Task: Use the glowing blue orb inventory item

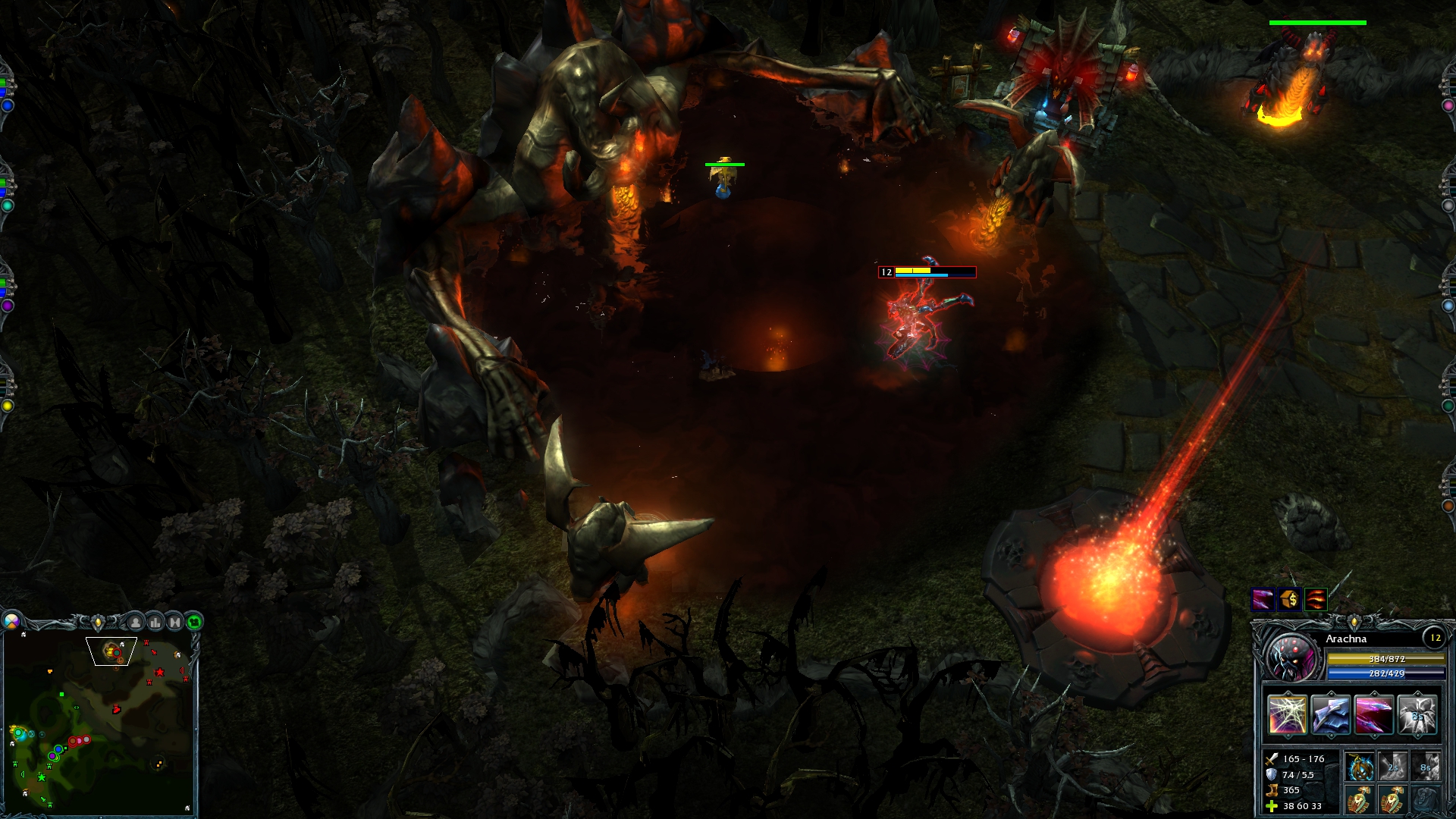Action: 1360,767
